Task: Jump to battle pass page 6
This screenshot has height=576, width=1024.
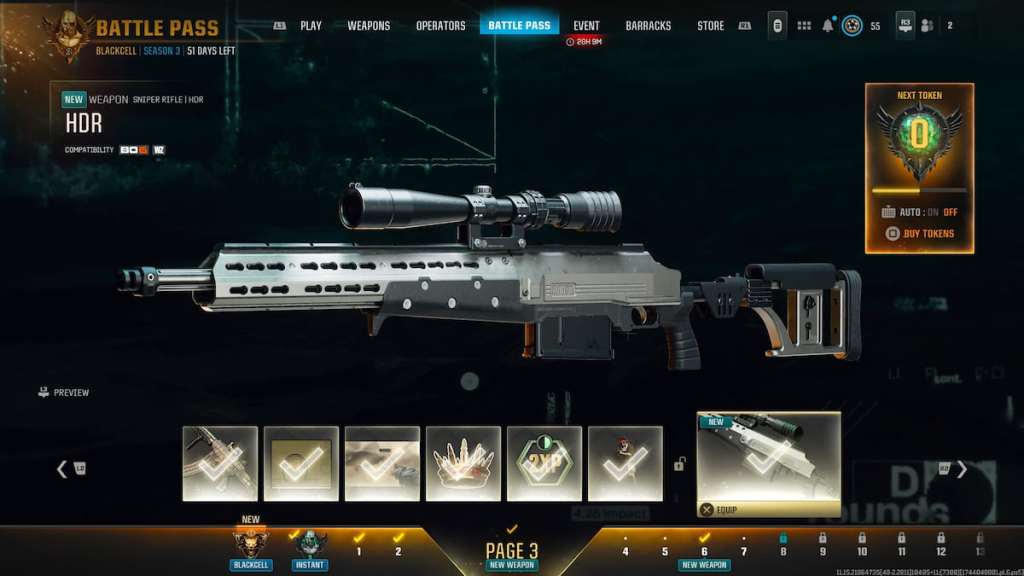Action: pyautogui.click(x=704, y=549)
